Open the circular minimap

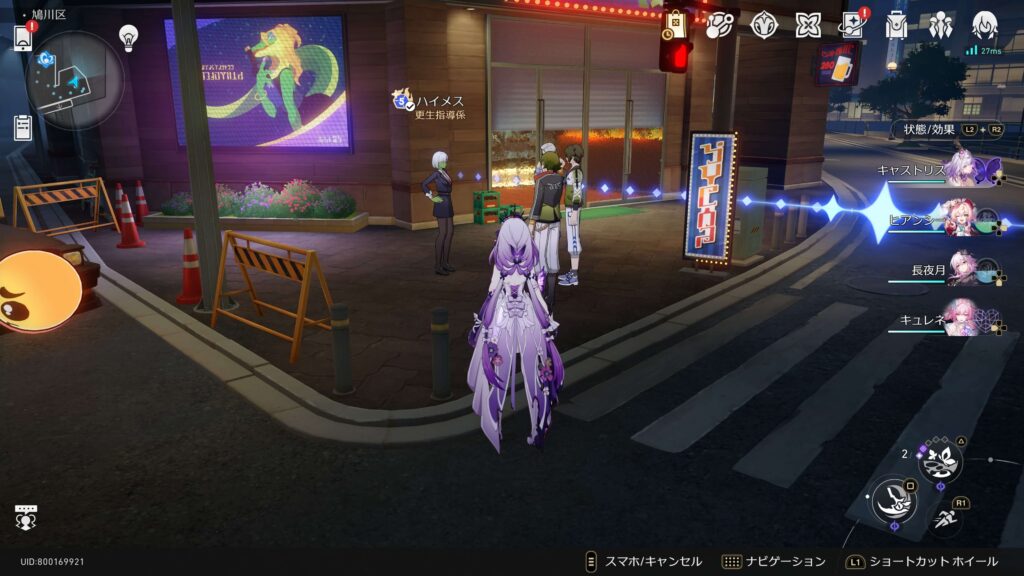75,80
